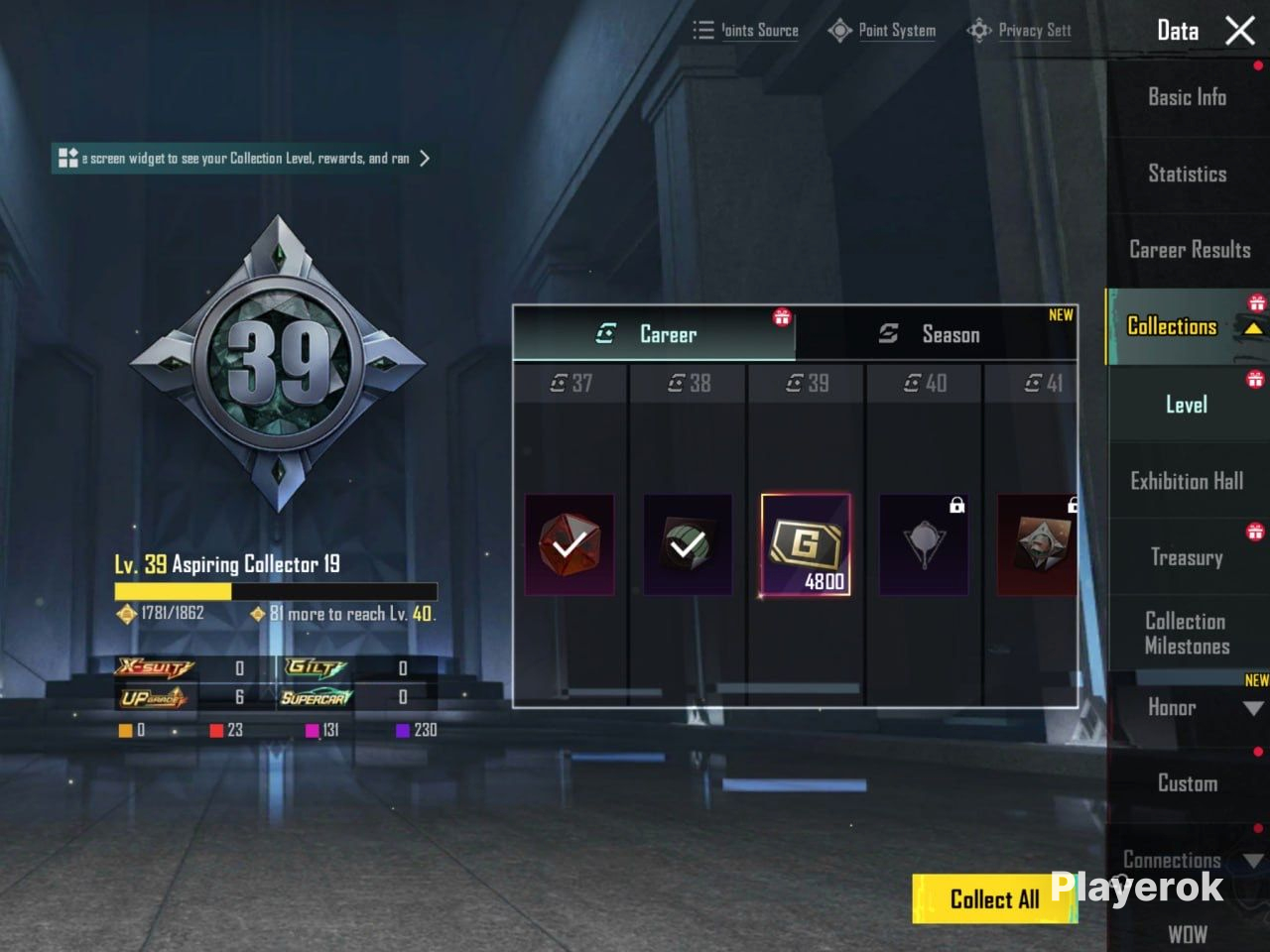
Task: Open Privacy Settings
Action: (1020, 31)
